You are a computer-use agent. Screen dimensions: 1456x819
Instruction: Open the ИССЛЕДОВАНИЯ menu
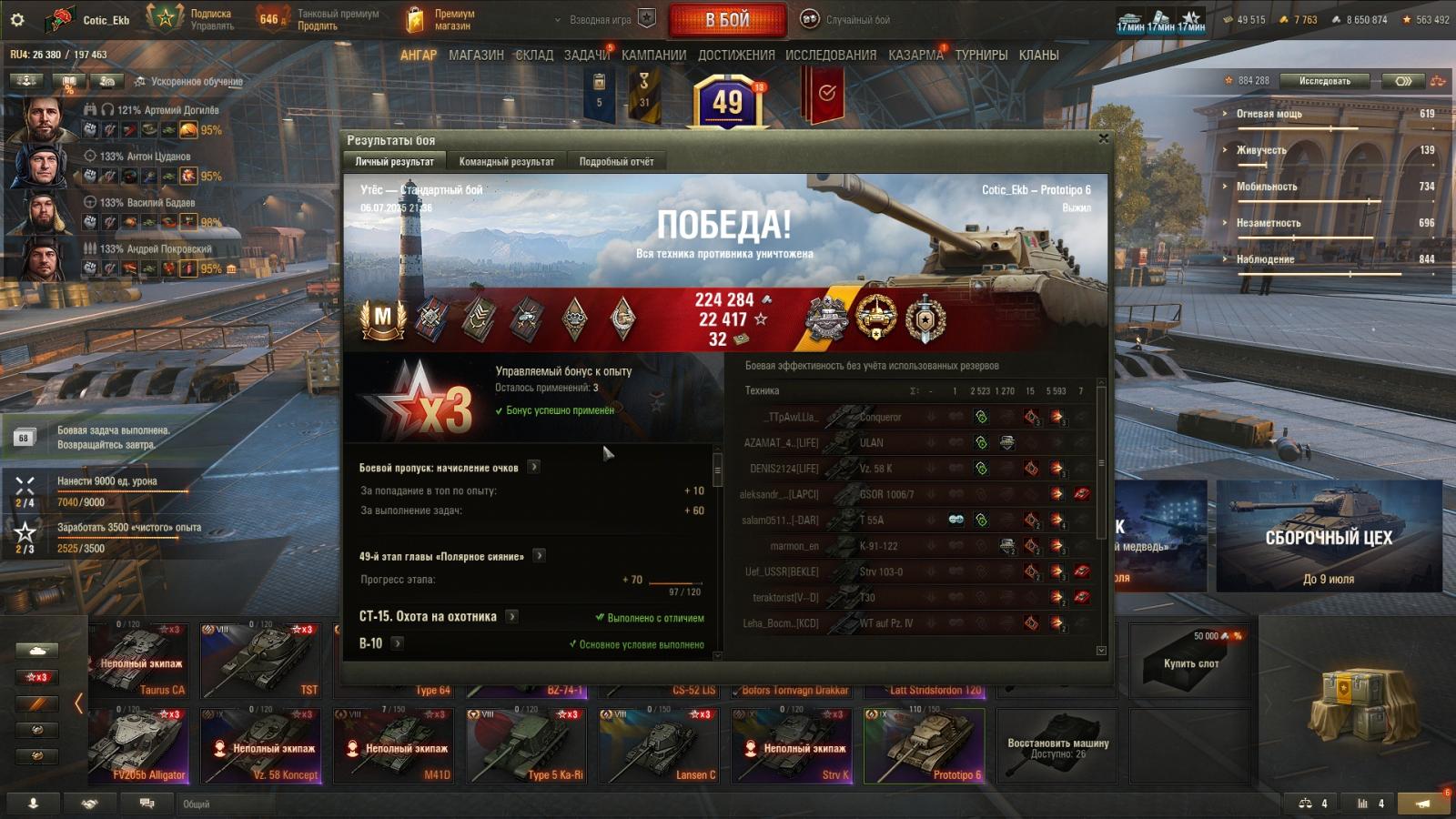(830, 55)
